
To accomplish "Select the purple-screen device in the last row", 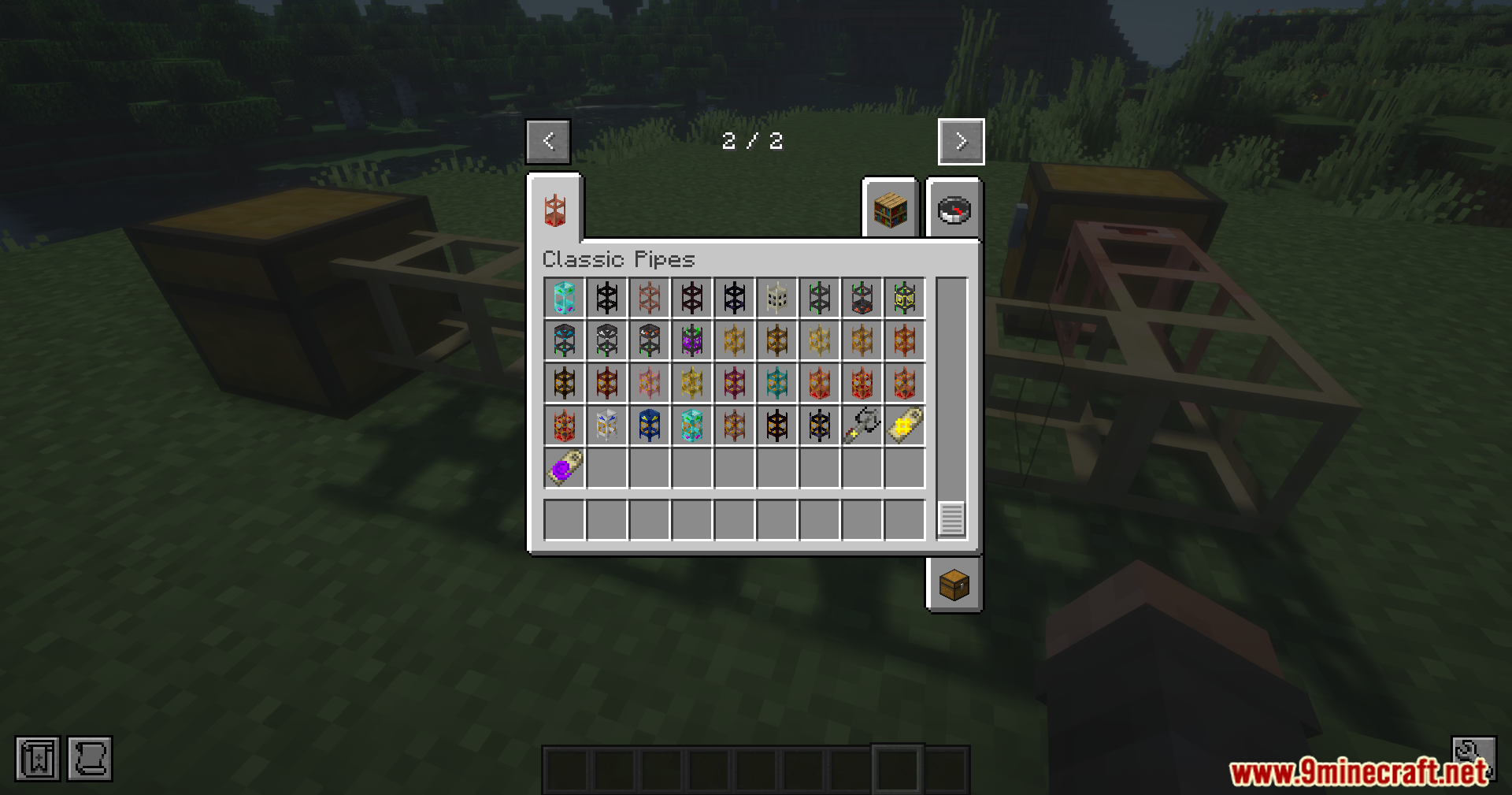I will tap(563, 468).
